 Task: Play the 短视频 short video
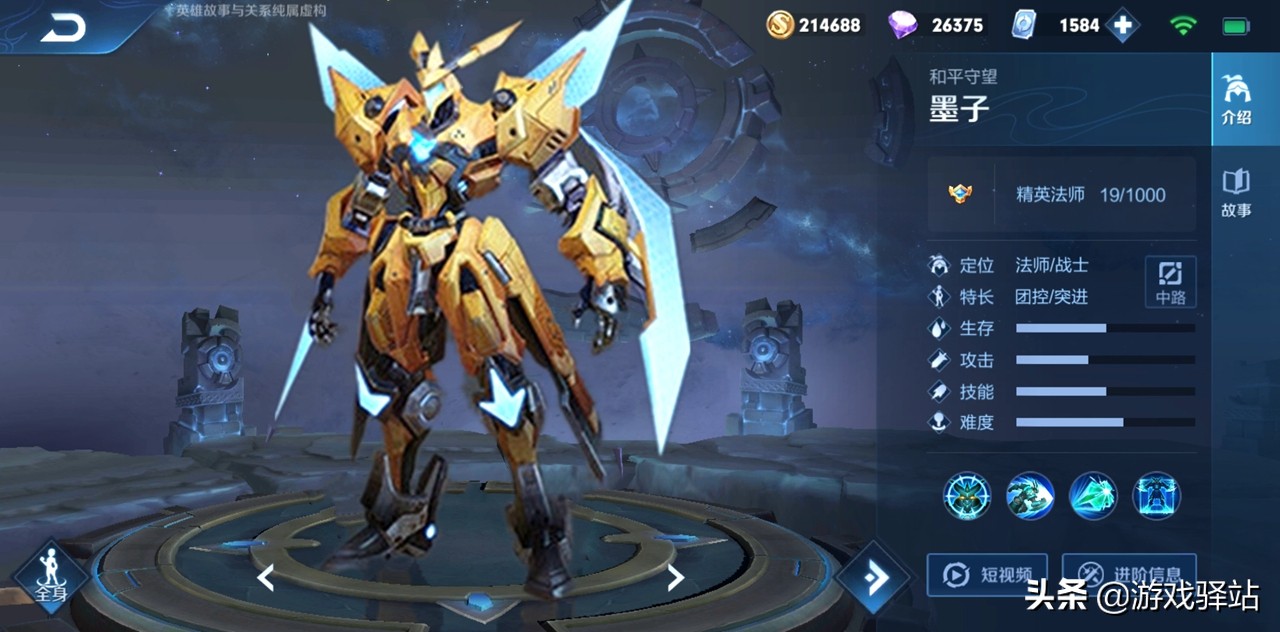987,575
